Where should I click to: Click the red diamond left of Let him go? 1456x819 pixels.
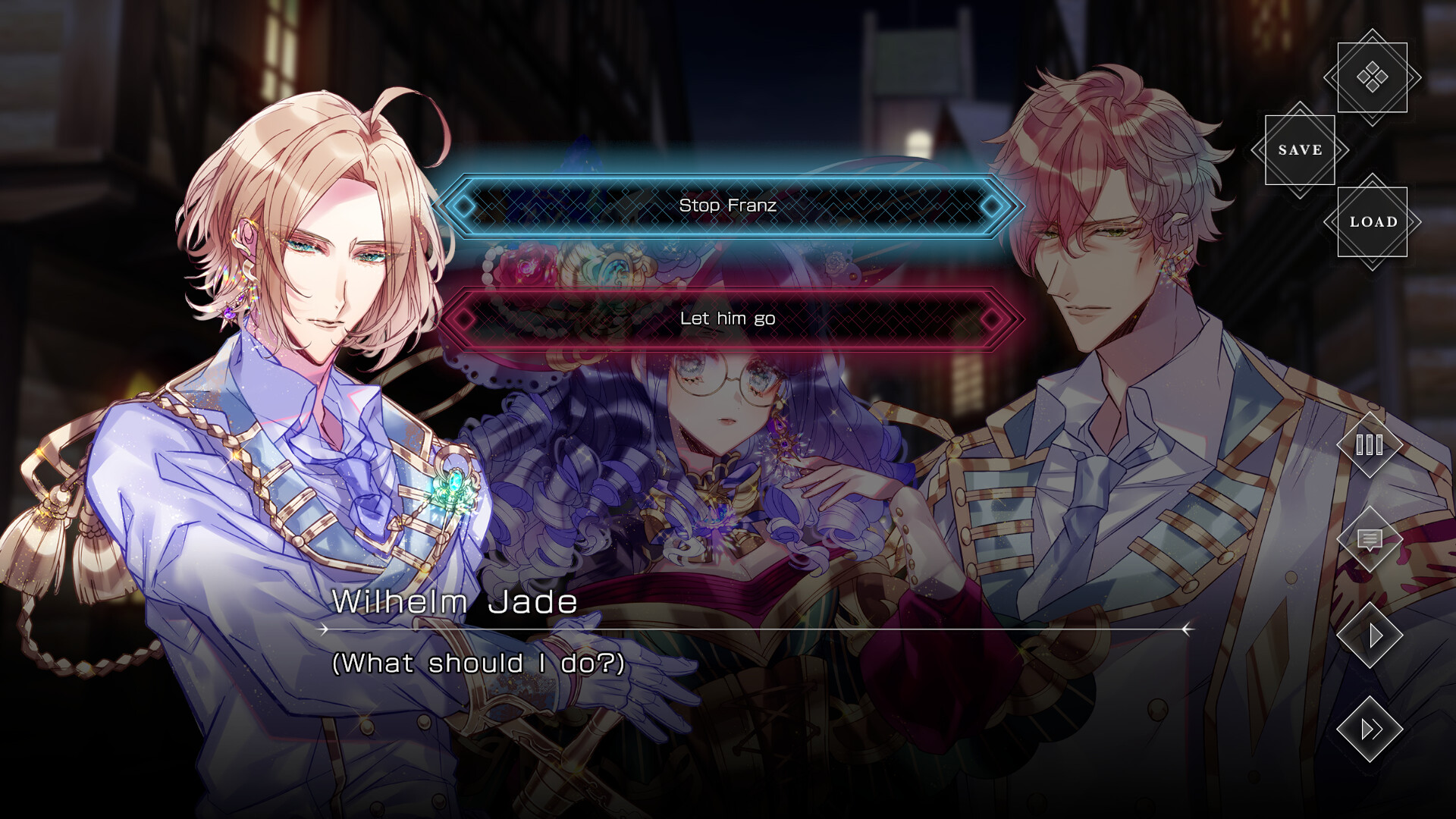click(x=463, y=318)
